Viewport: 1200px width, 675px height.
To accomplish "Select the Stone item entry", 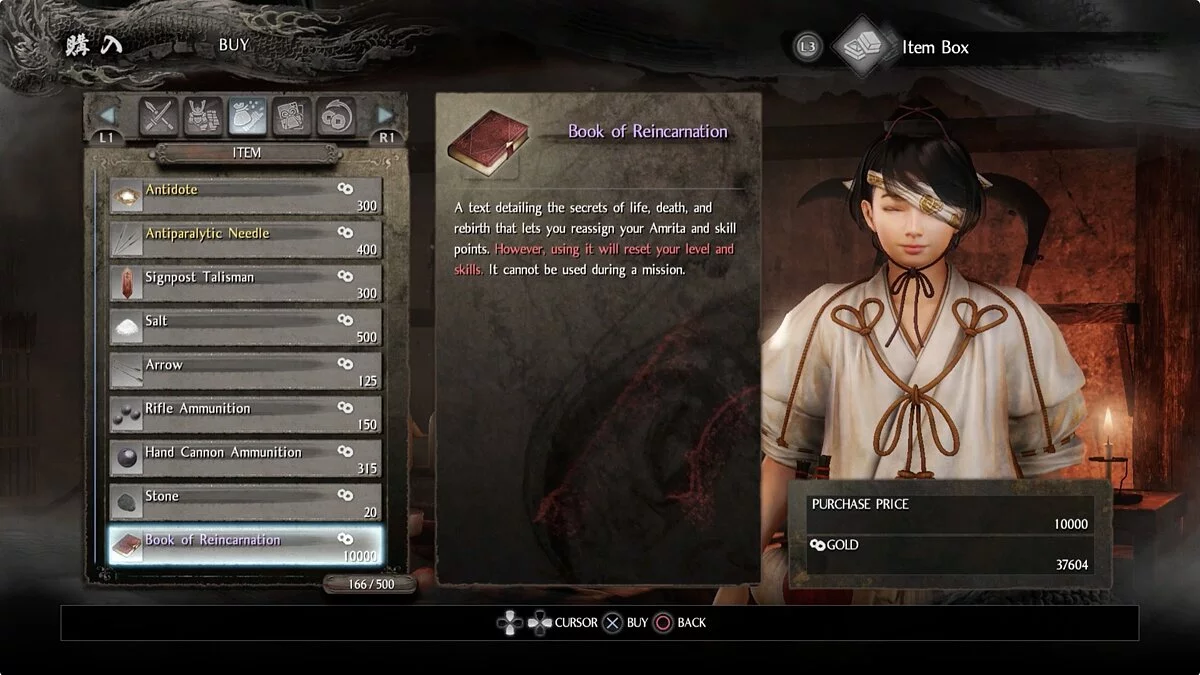I will coord(245,503).
